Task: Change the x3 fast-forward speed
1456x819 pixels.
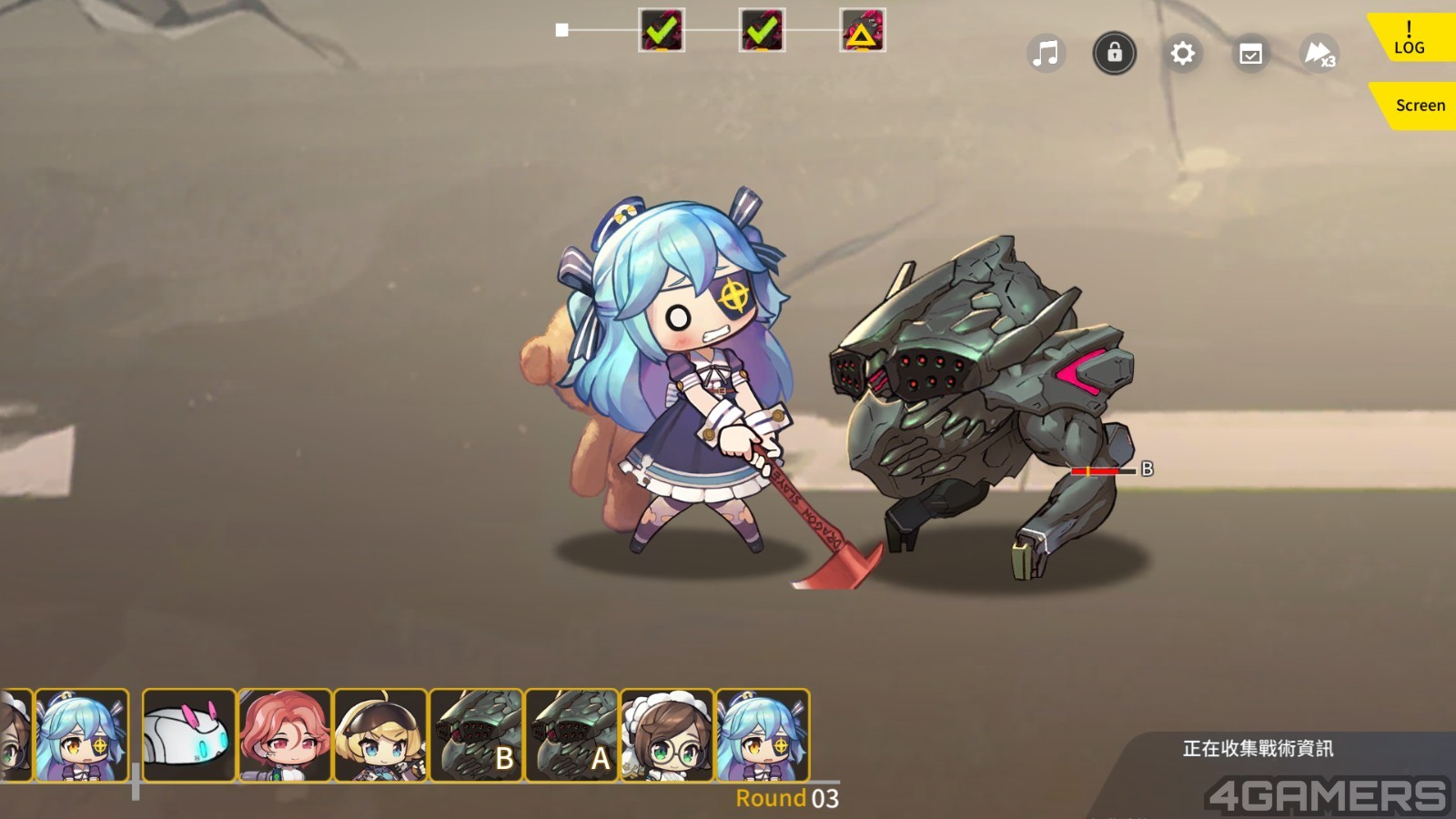Action: pos(1319,54)
